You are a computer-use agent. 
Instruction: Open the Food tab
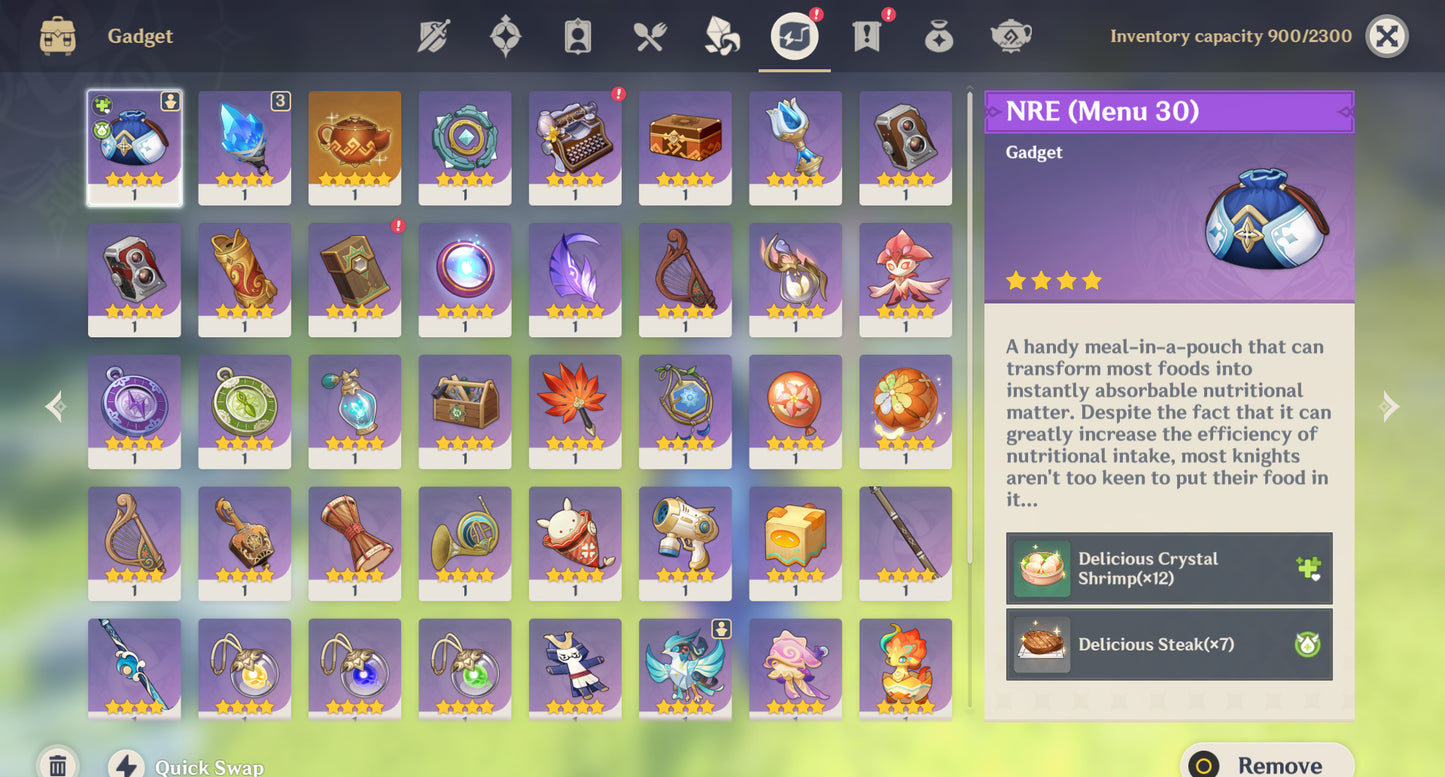click(x=650, y=37)
